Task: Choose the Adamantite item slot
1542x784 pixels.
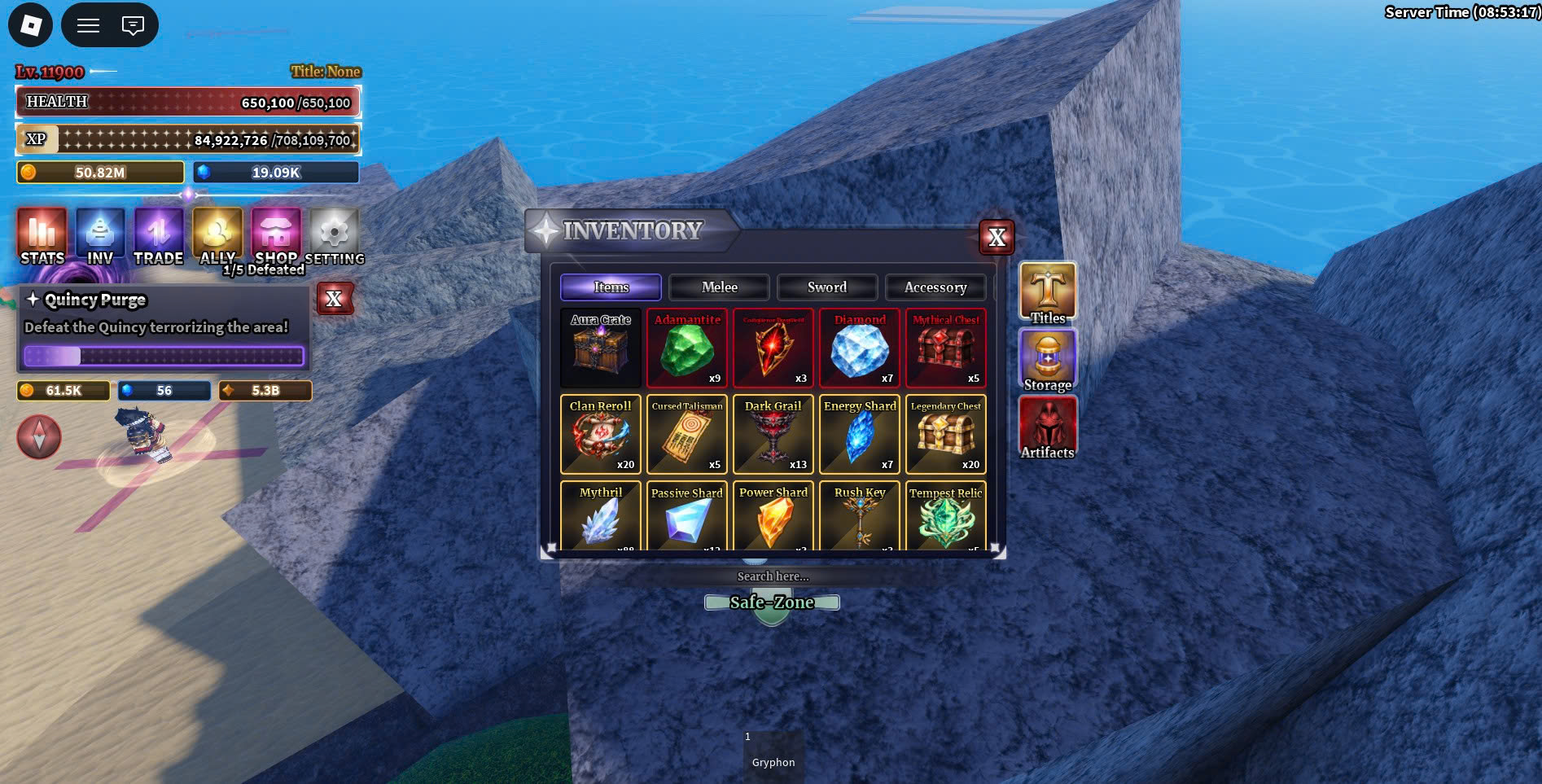Action: (x=687, y=348)
